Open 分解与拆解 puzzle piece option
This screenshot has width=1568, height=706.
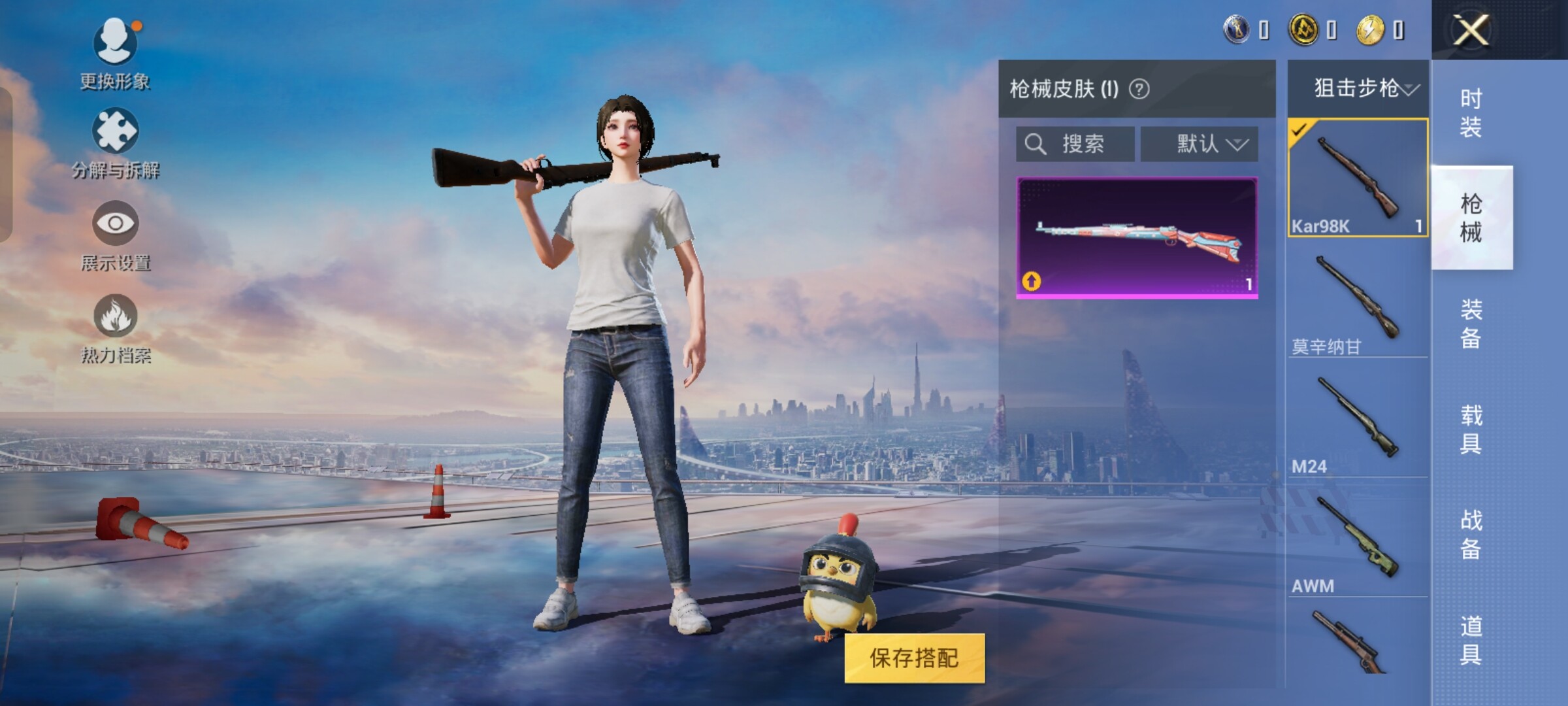(x=116, y=144)
